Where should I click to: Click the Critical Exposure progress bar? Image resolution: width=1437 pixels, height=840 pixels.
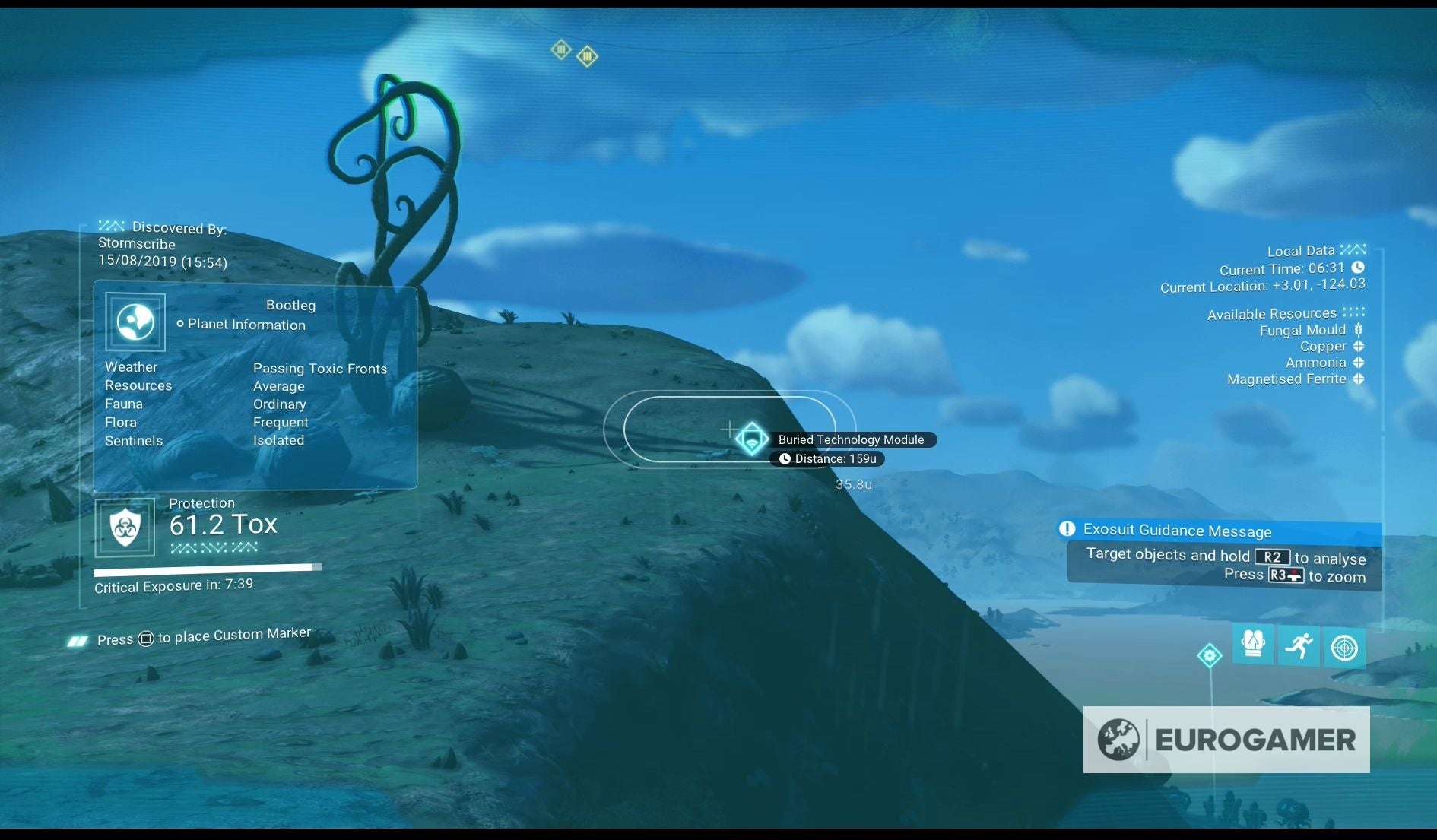click(208, 567)
